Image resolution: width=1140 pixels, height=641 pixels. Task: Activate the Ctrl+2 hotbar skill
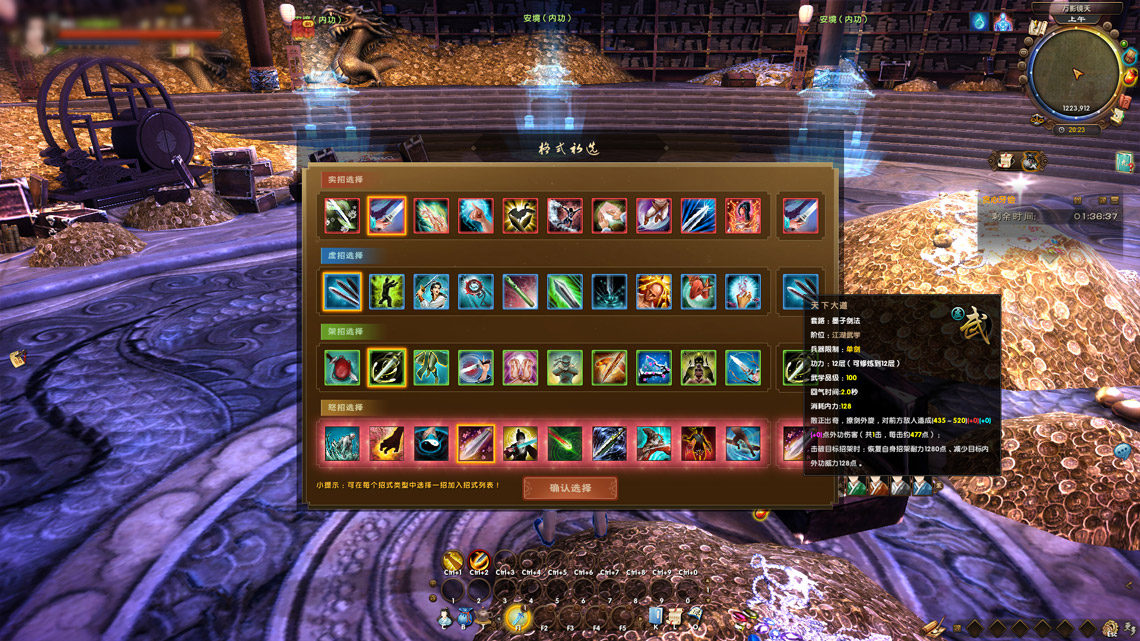tap(479, 561)
